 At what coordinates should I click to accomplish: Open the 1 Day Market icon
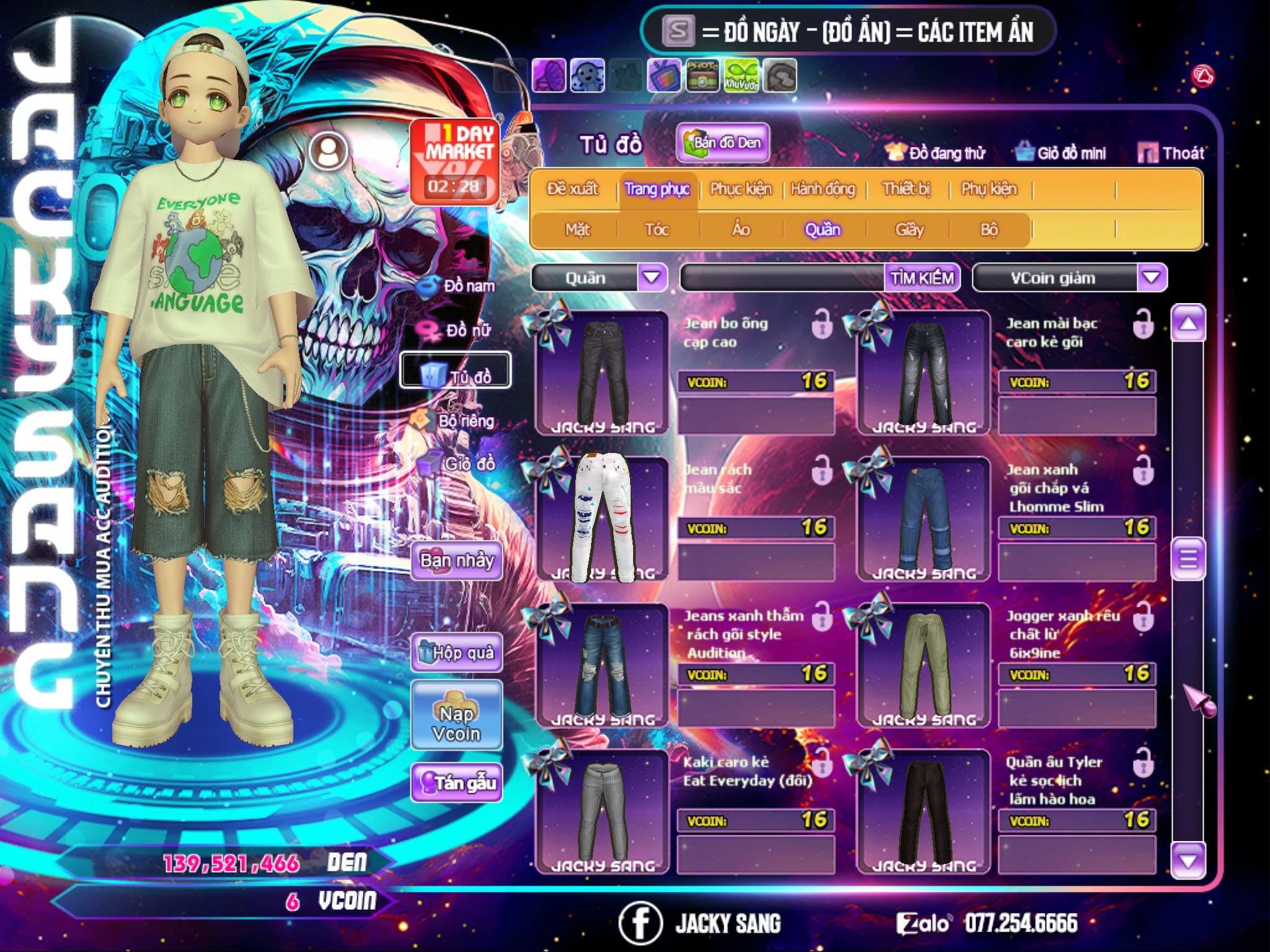tap(455, 161)
